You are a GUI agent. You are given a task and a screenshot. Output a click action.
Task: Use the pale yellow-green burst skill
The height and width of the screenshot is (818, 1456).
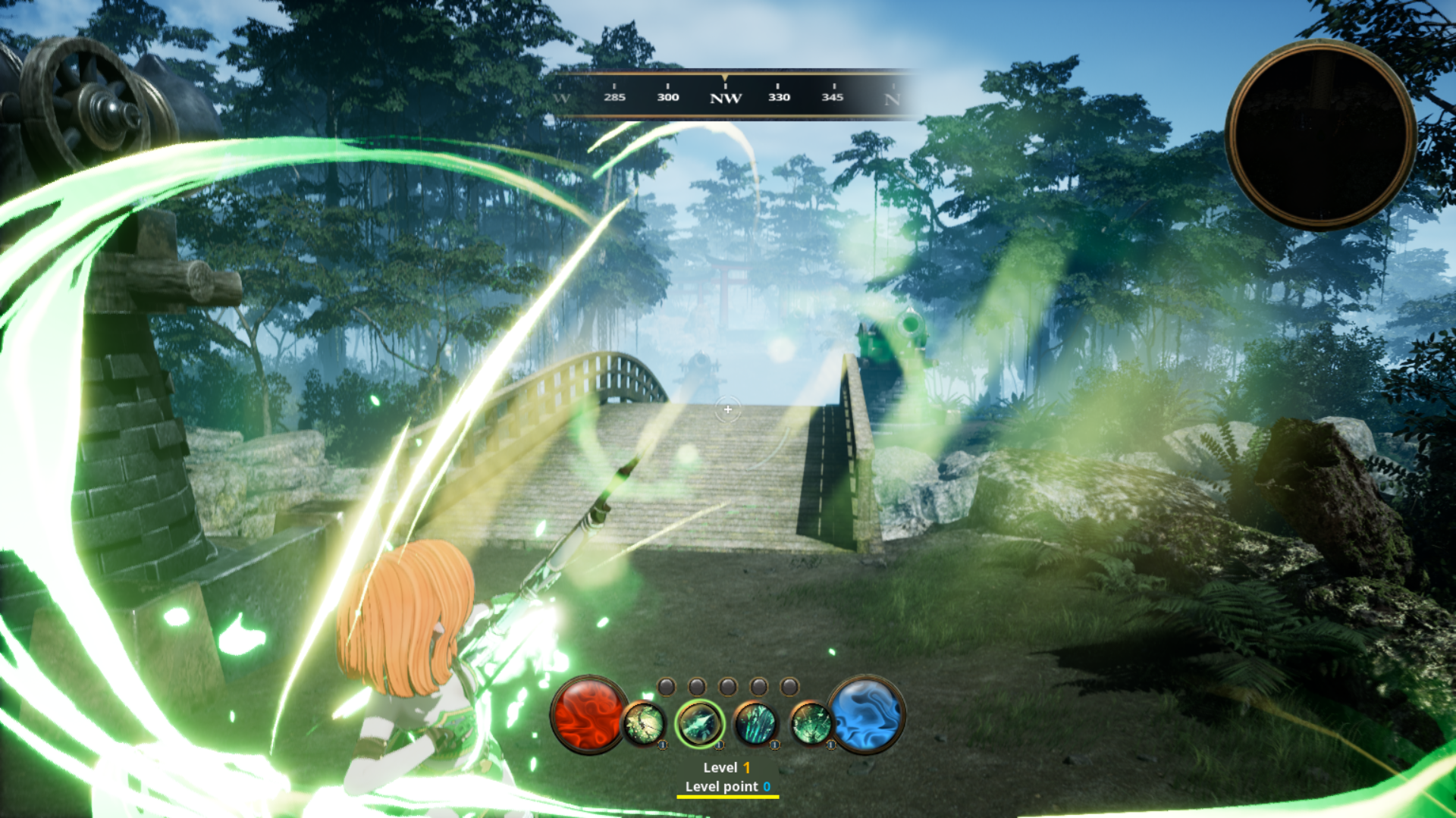[x=644, y=723]
